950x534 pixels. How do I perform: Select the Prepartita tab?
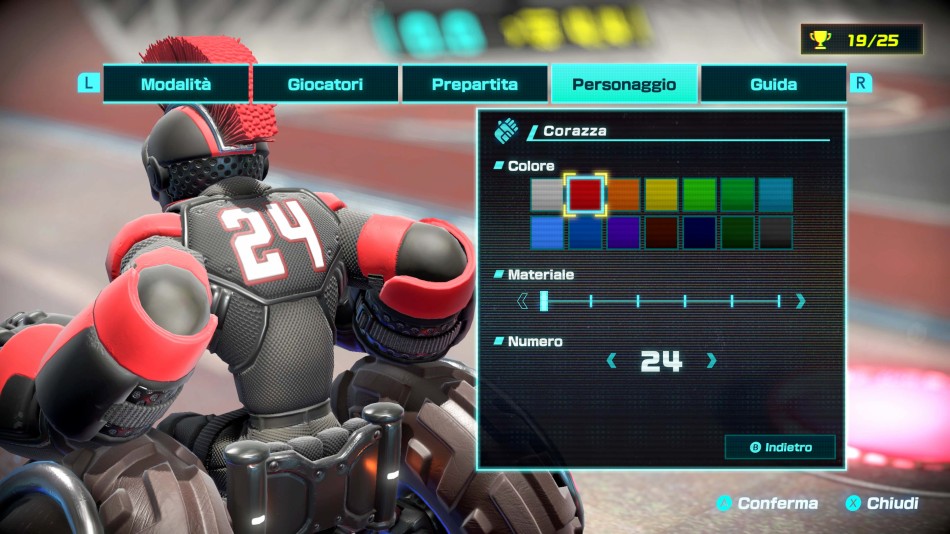(474, 84)
